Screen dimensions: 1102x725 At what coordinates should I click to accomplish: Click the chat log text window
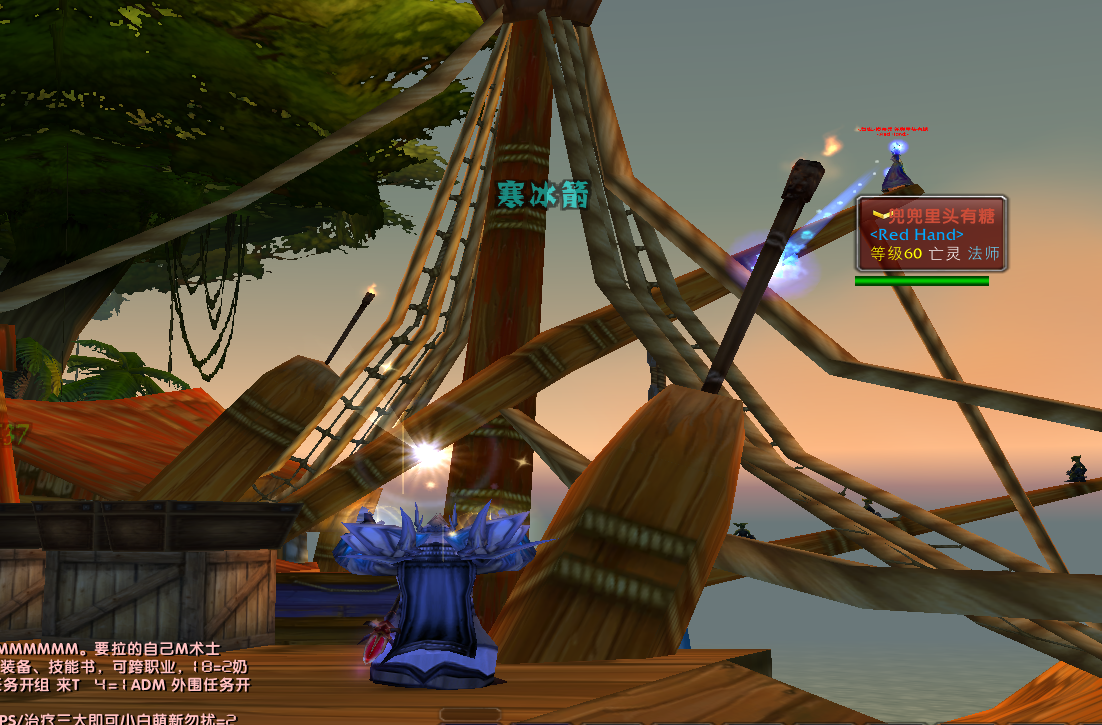[125, 675]
